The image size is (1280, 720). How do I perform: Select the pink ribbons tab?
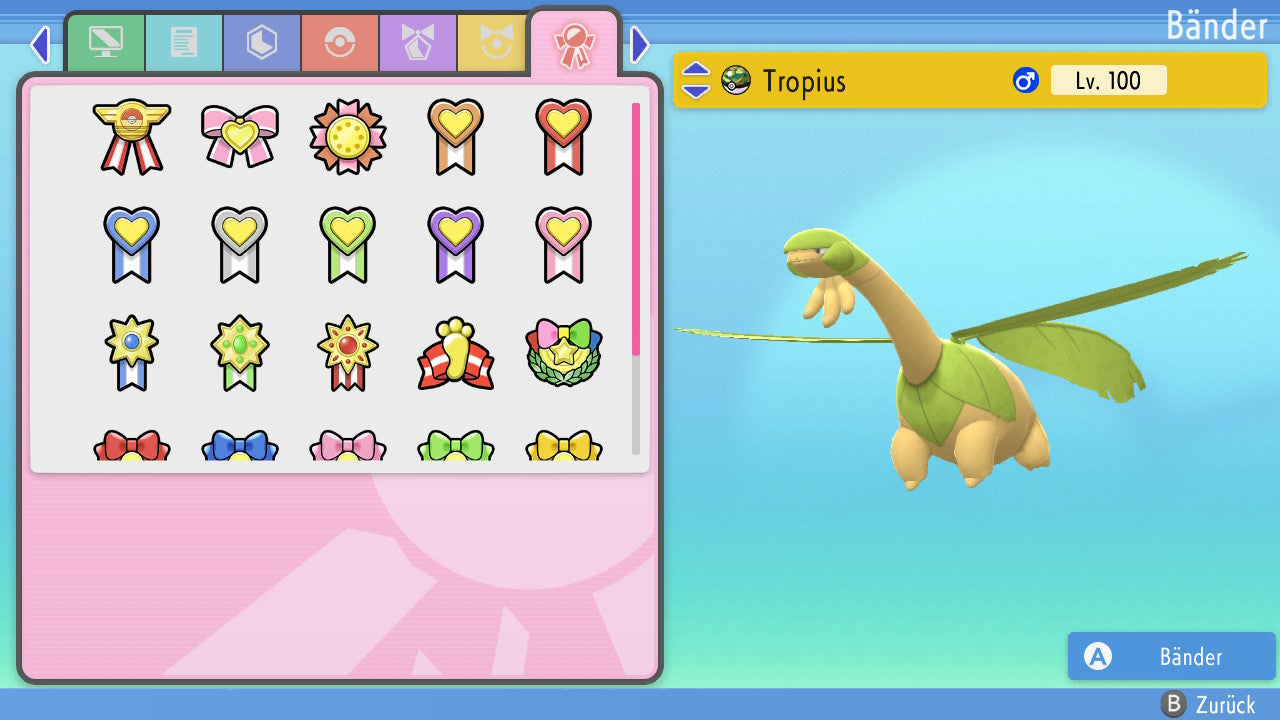(574, 44)
